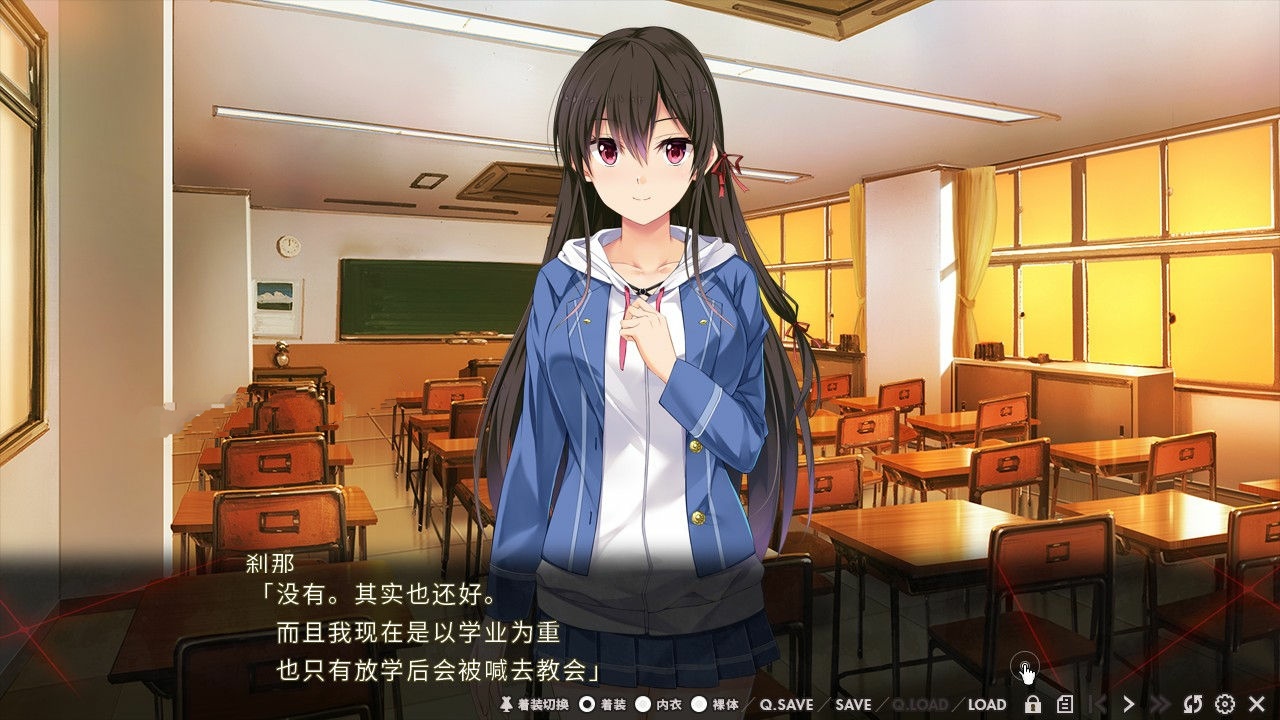Viewport: 1280px width, 720px height.
Task: Advance text with the single arrow icon
Action: pyautogui.click(x=1129, y=704)
